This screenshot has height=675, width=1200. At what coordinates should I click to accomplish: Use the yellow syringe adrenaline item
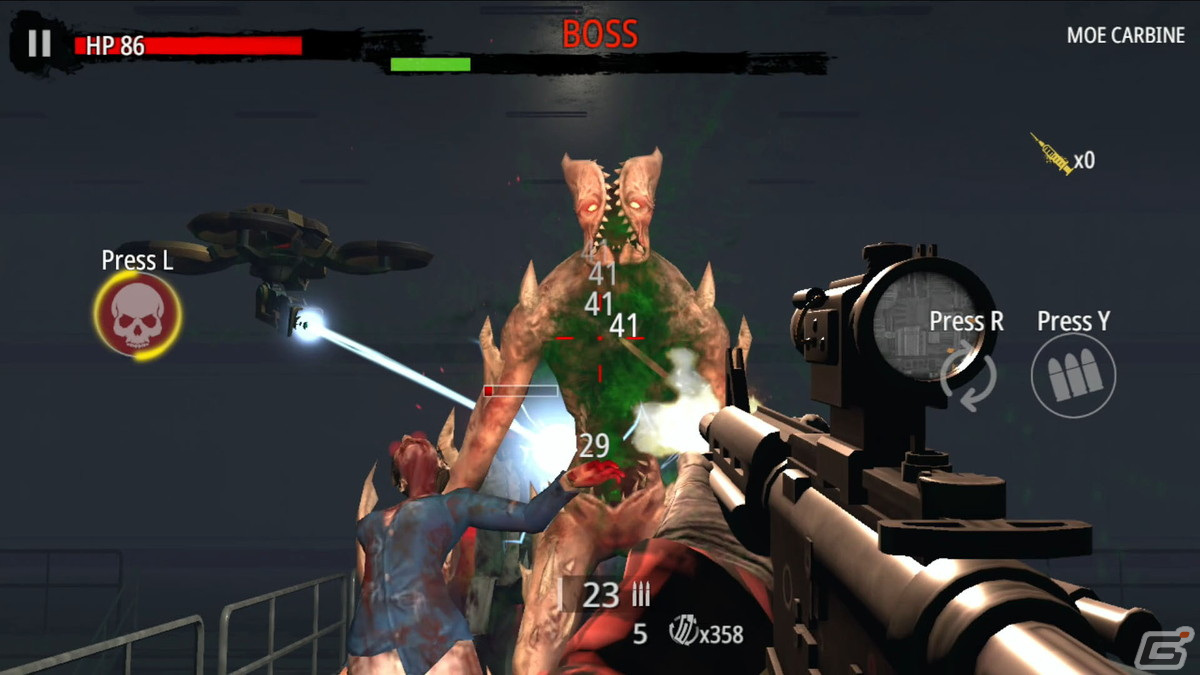tap(1052, 155)
